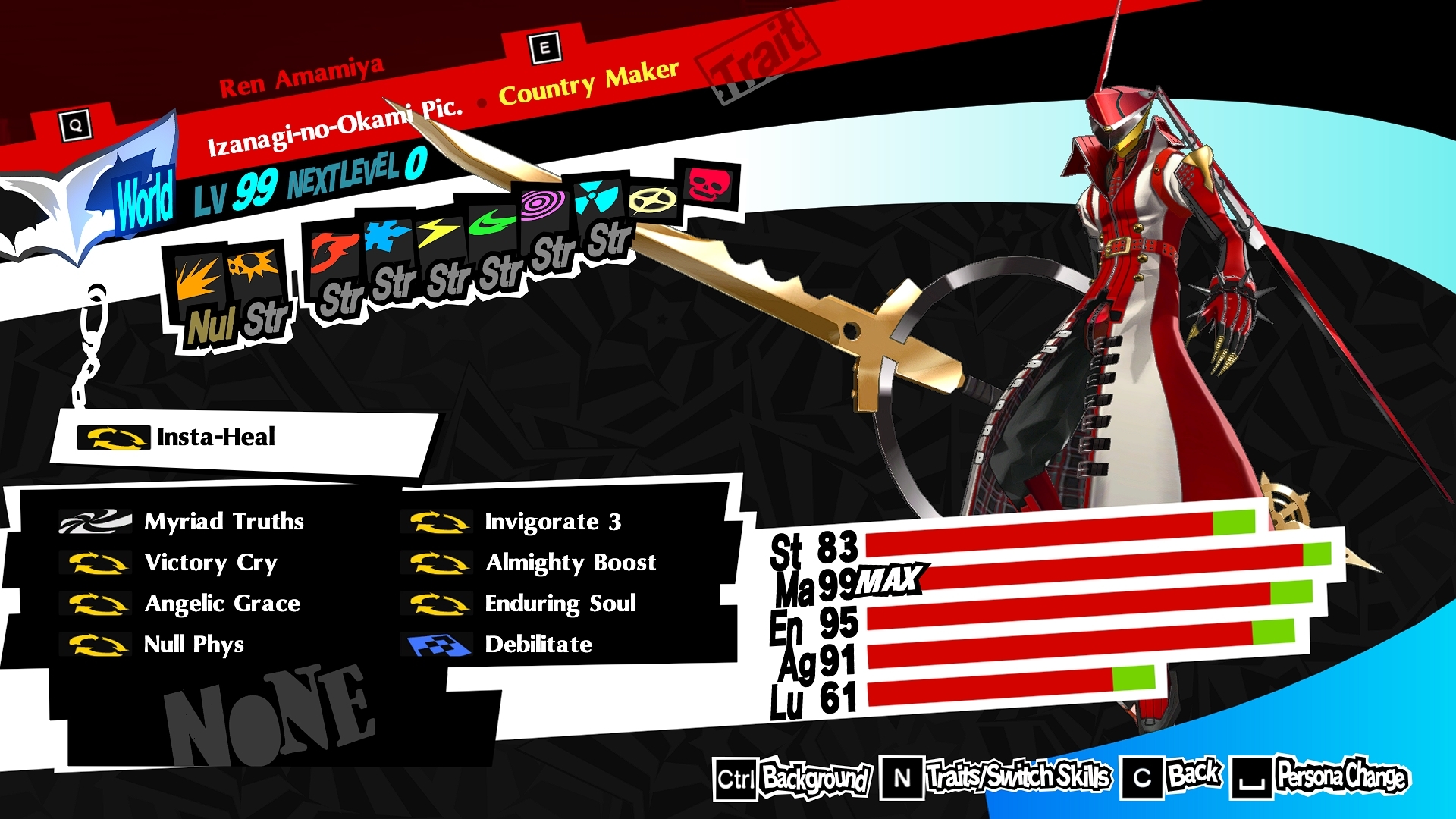Enable the Debilitate skill slot
1456x819 pixels.
tap(538, 645)
